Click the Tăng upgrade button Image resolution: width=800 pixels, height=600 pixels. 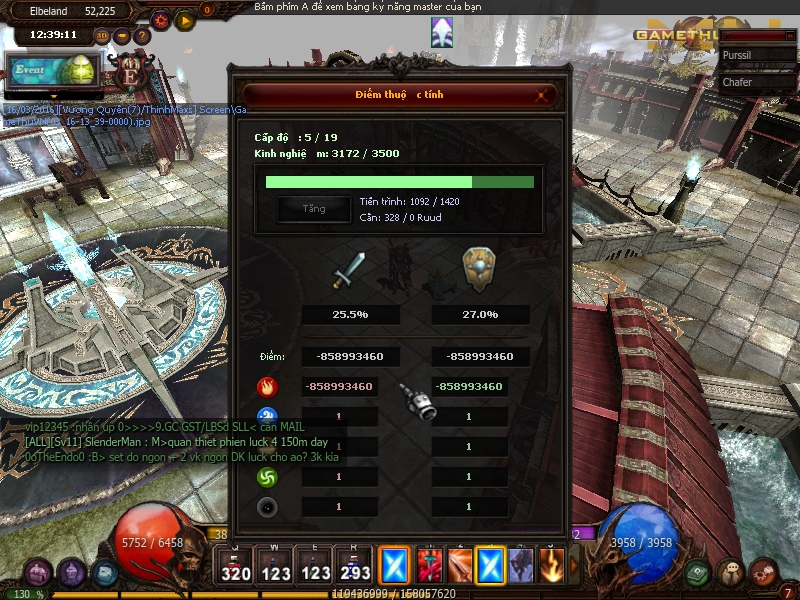[314, 209]
